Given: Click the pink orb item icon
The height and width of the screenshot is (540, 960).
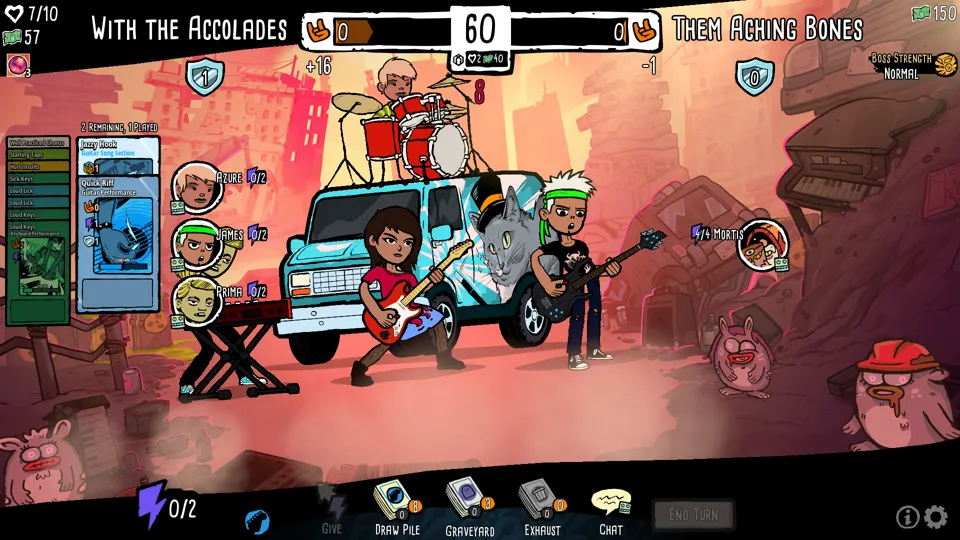Looking at the screenshot, I should point(17,65).
